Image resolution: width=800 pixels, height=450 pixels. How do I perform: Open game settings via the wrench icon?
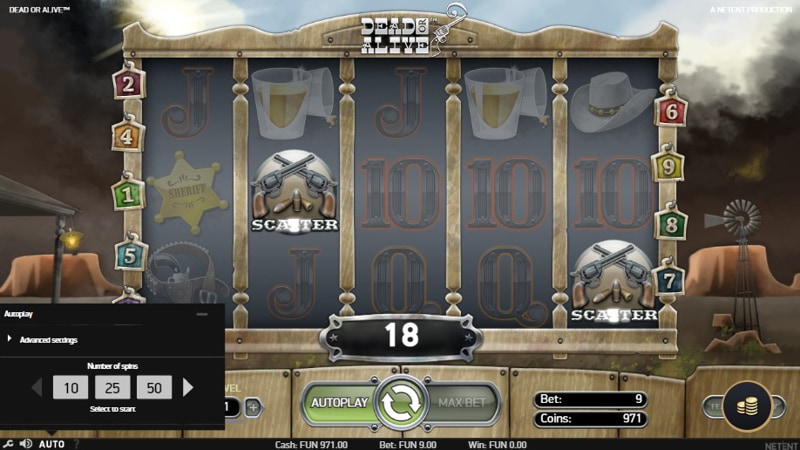[8, 443]
